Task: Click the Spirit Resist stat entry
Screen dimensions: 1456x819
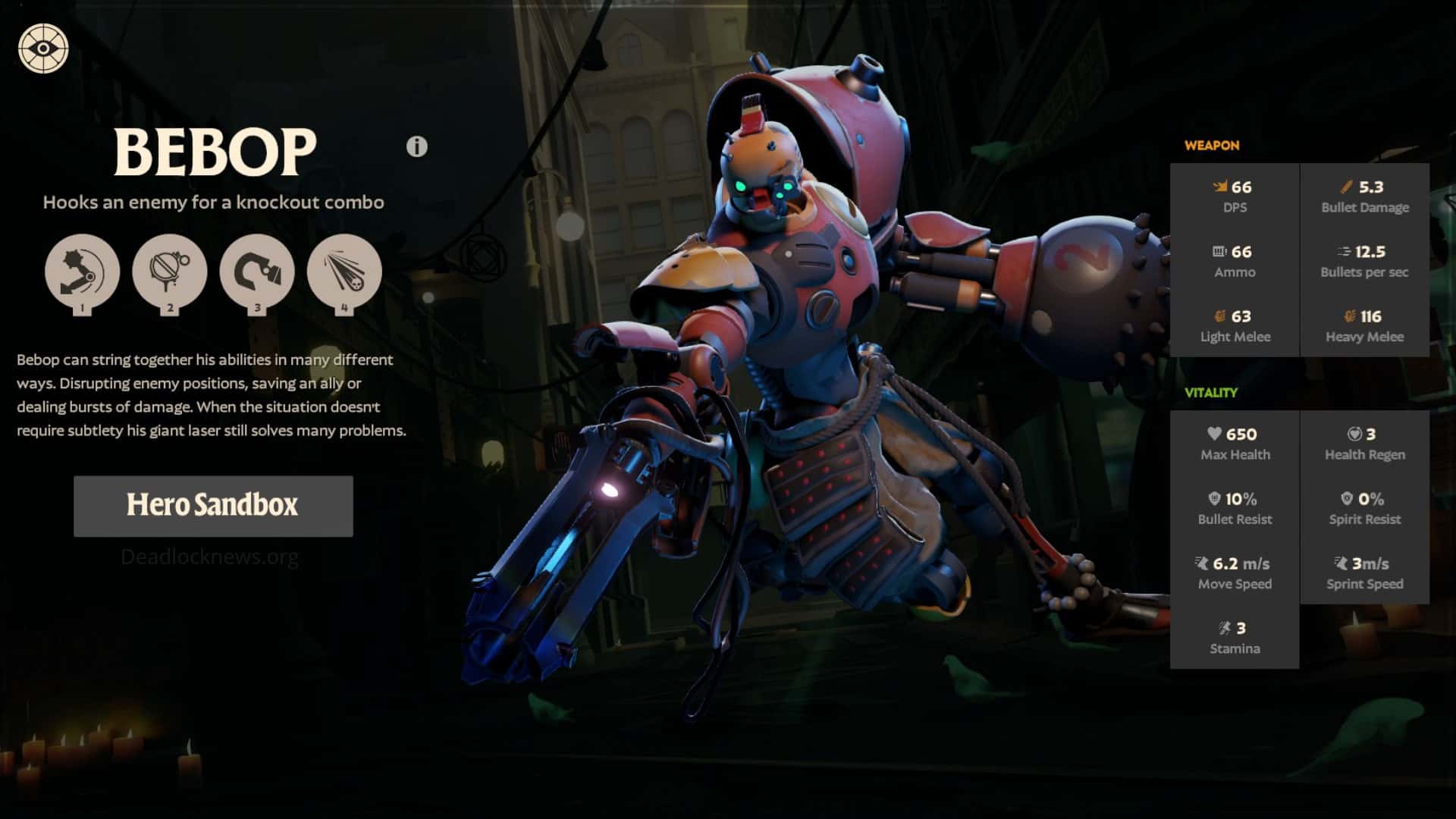Action: pos(1363,508)
